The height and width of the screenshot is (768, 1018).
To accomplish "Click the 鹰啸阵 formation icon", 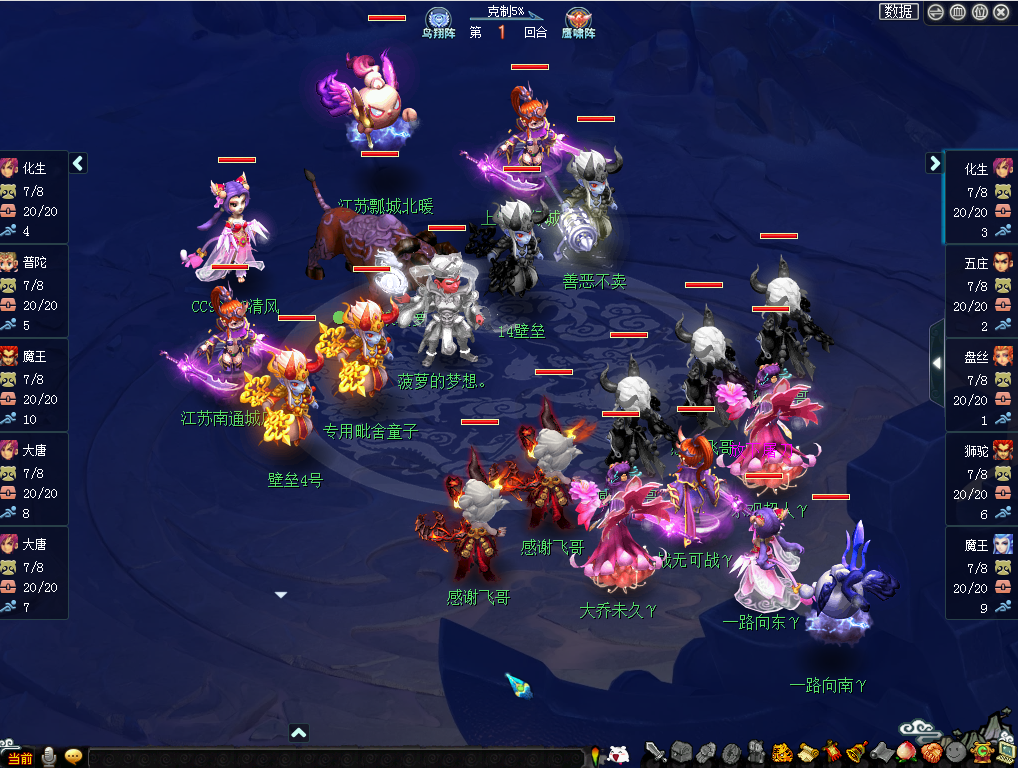I will (x=578, y=20).
